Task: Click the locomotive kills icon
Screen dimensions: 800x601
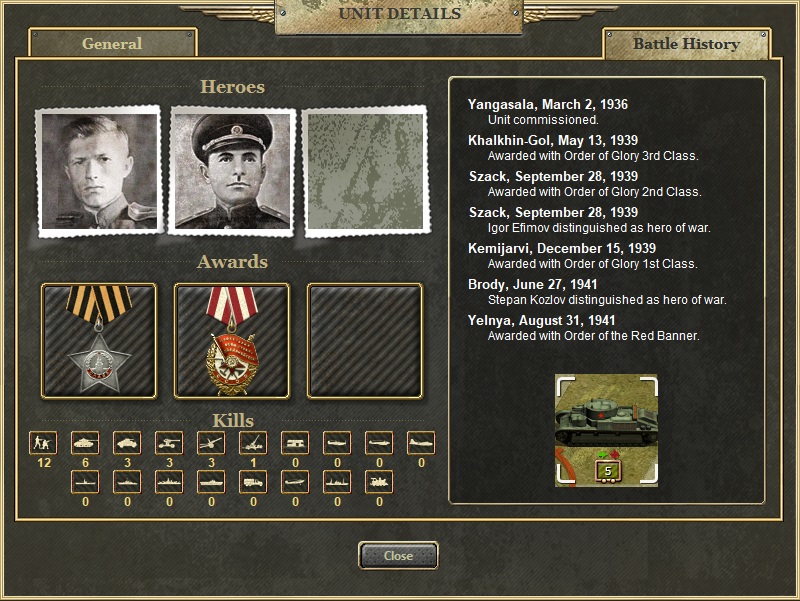Action: pyautogui.click(x=379, y=483)
